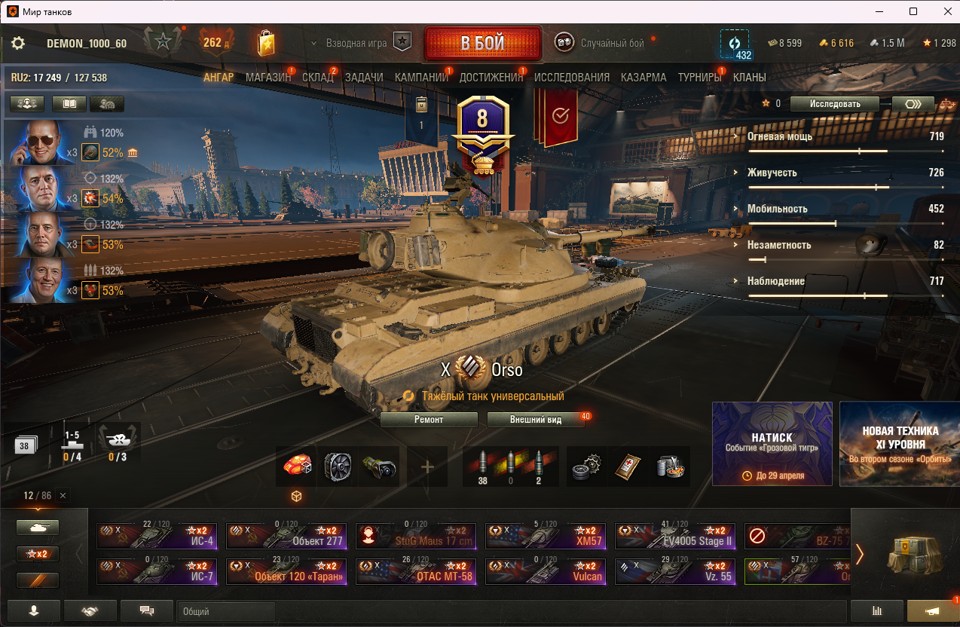The width and height of the screenshot is (960, 627).
Task: Click the Исследовать button
Action: pyautogui.click(x=834, y=104)
